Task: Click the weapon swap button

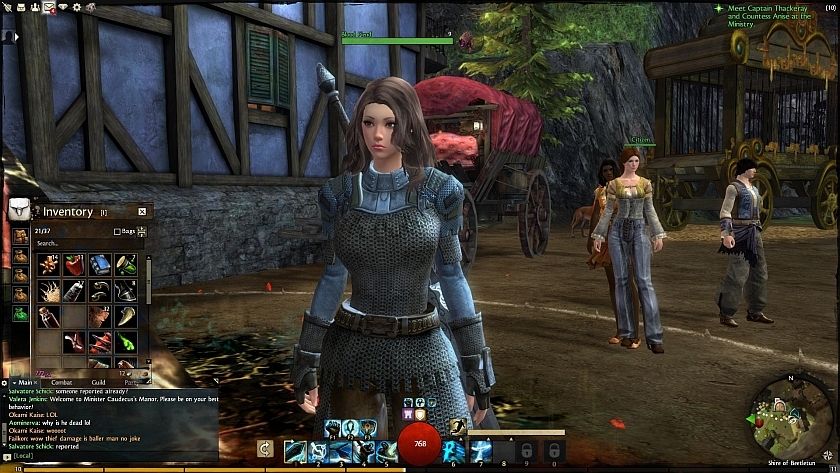Action: pyautogui.click(x=265, y=450)
